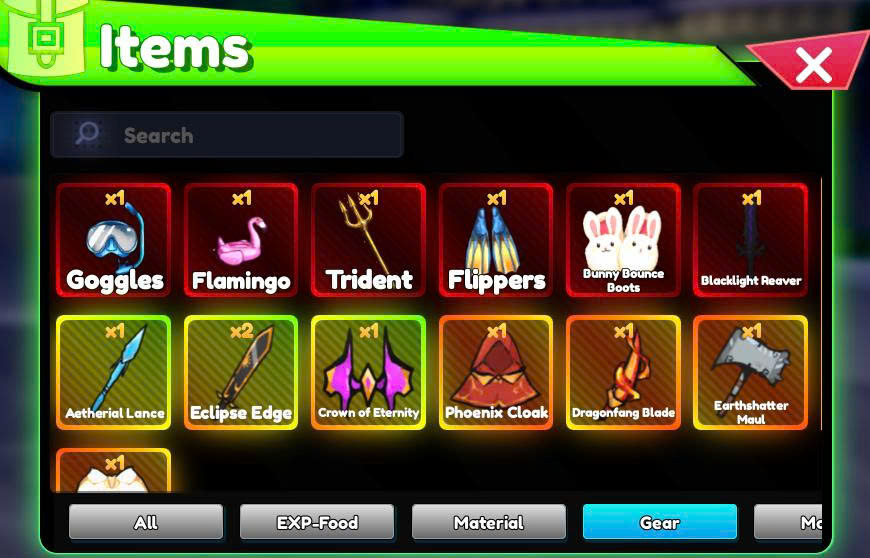Close the Items window
This screenshot has width=870, height=558.
[814, 66]
